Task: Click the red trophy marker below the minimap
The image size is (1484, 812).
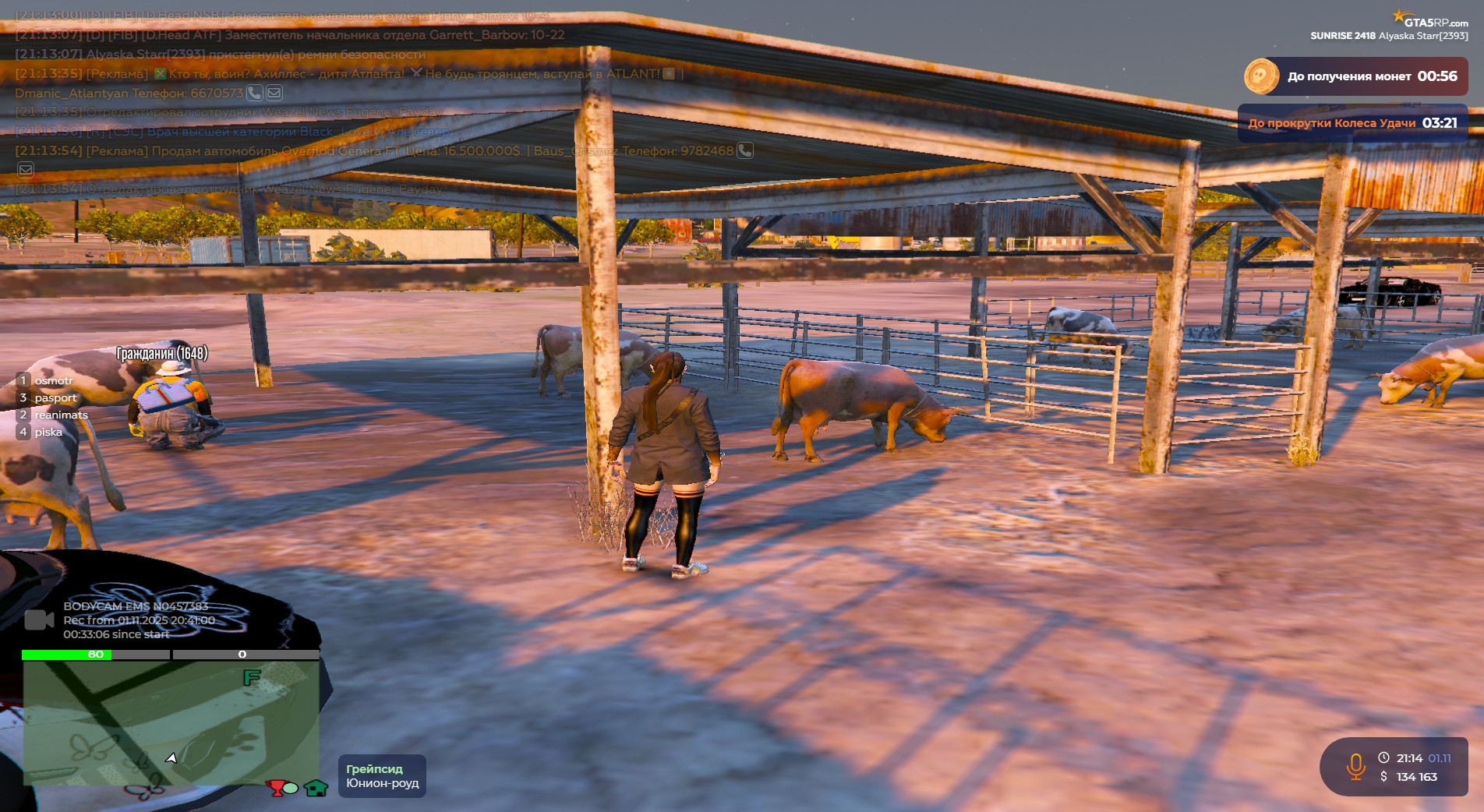Action: 277,788
